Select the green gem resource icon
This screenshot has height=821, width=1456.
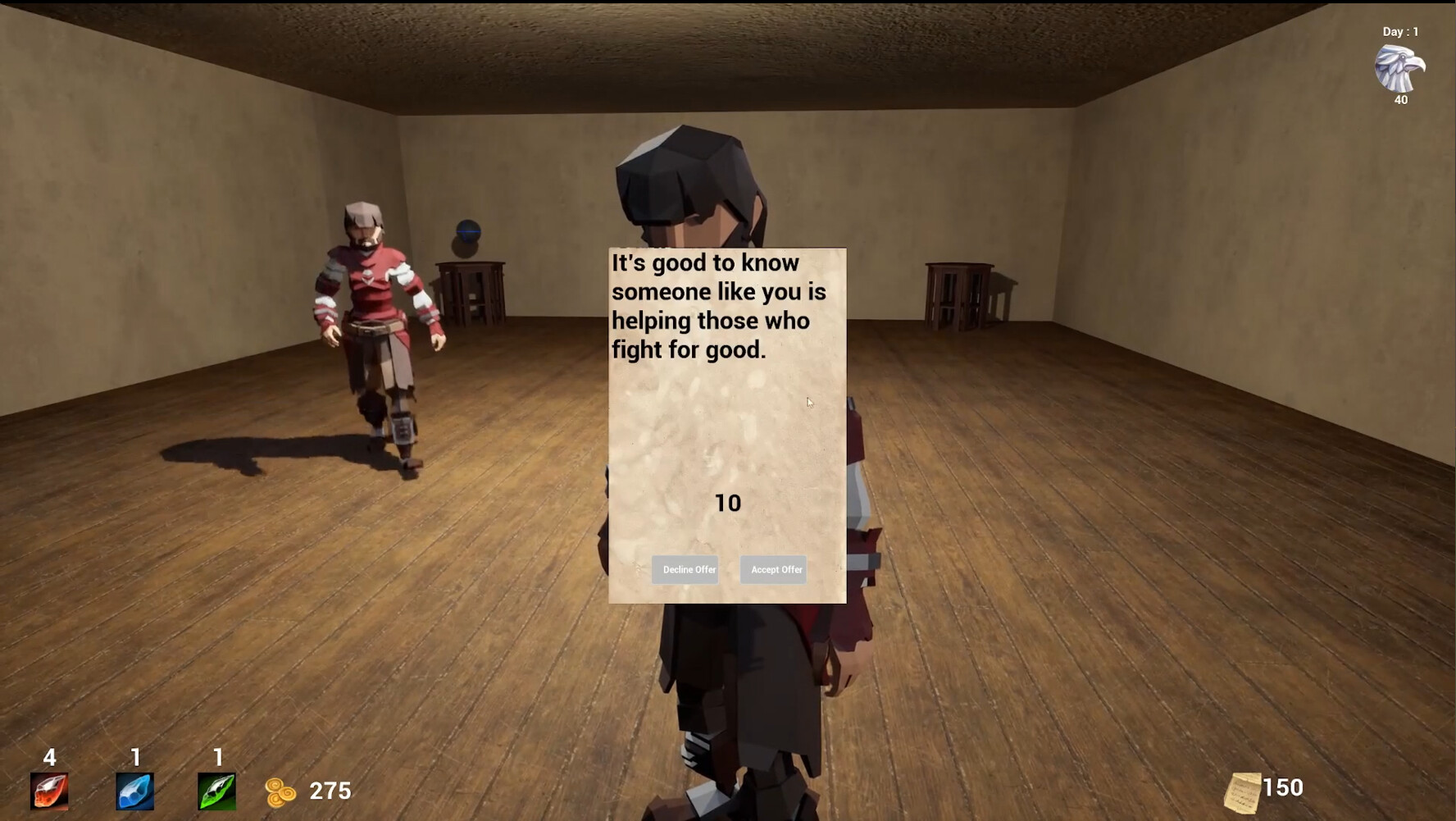(x=217, y=791)
